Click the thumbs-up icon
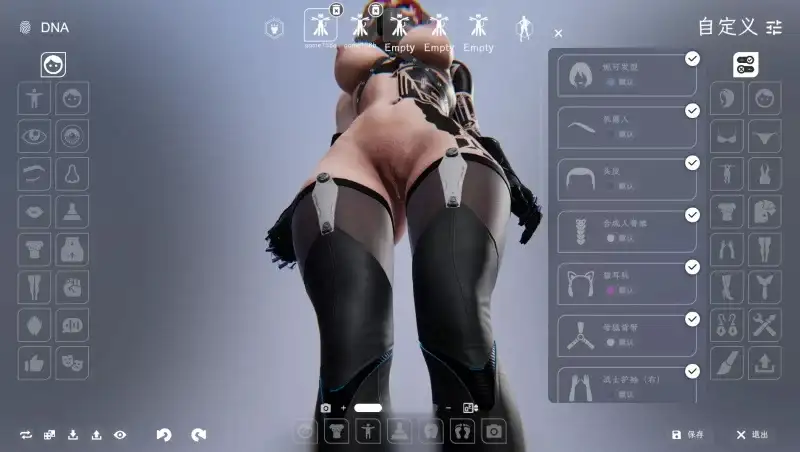 34,362
